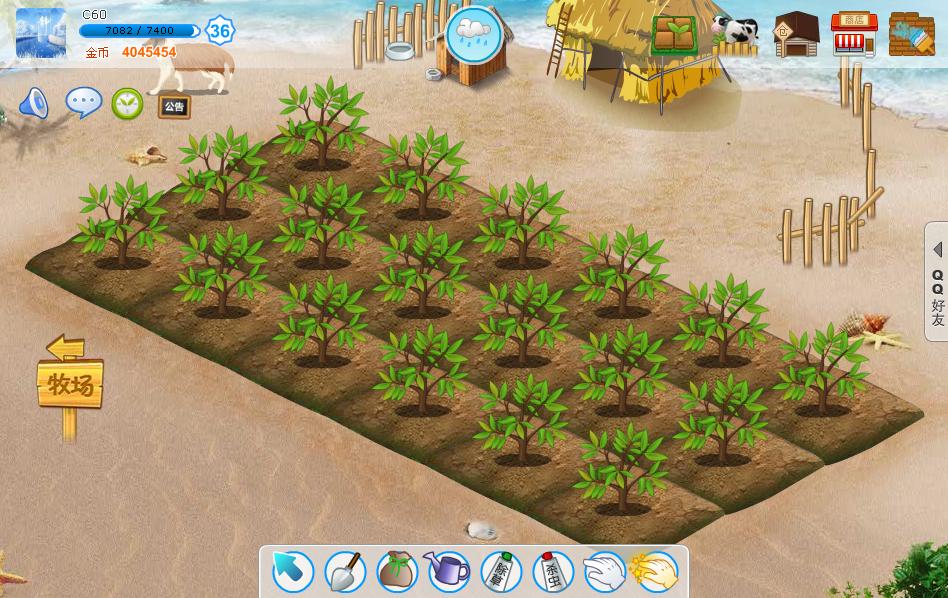Open the chat bubble messages
Viewport: 948px width, 598px height.
tap(83, 102)
